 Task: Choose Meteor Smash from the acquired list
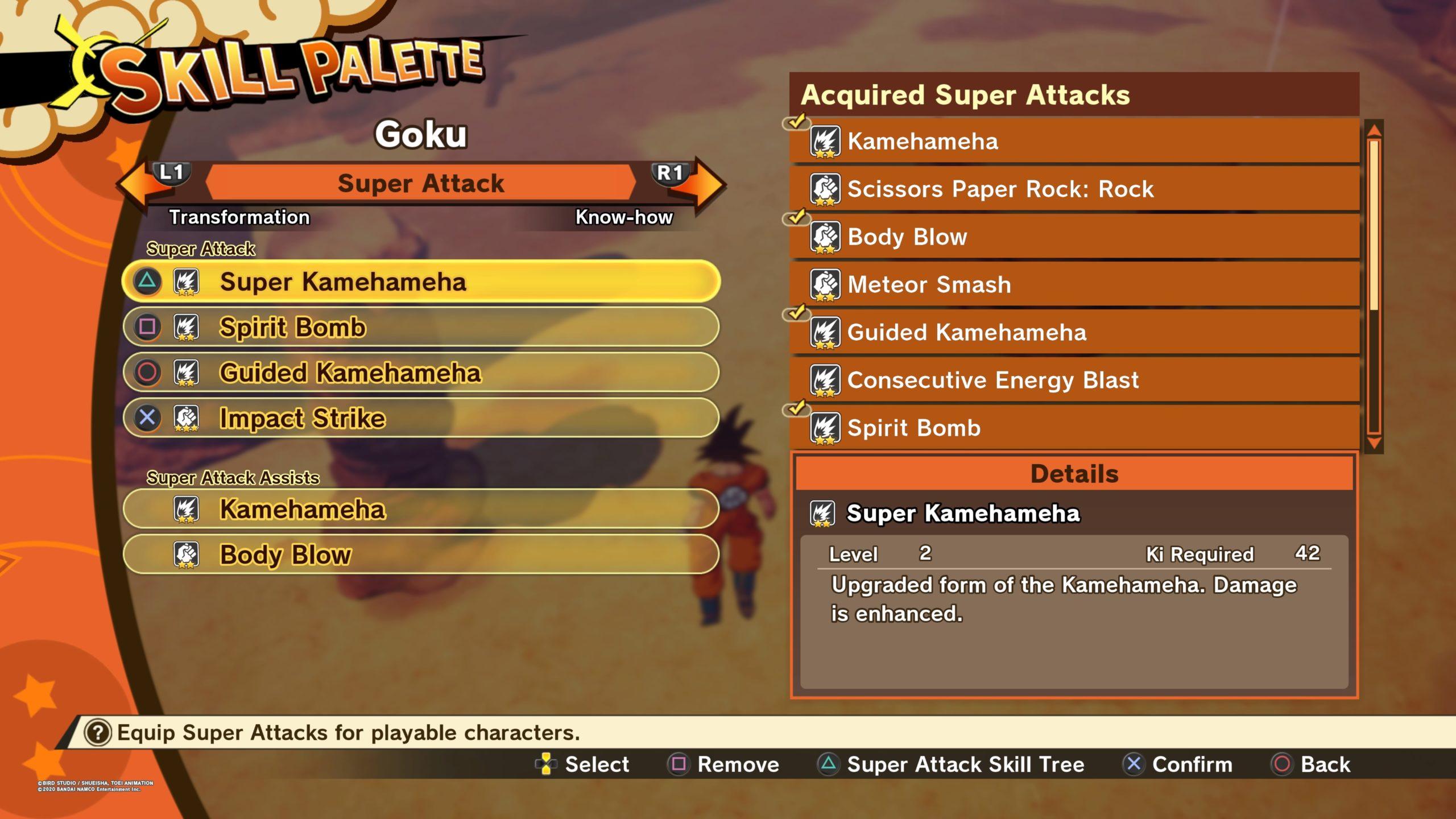(x=1074, y=284)
